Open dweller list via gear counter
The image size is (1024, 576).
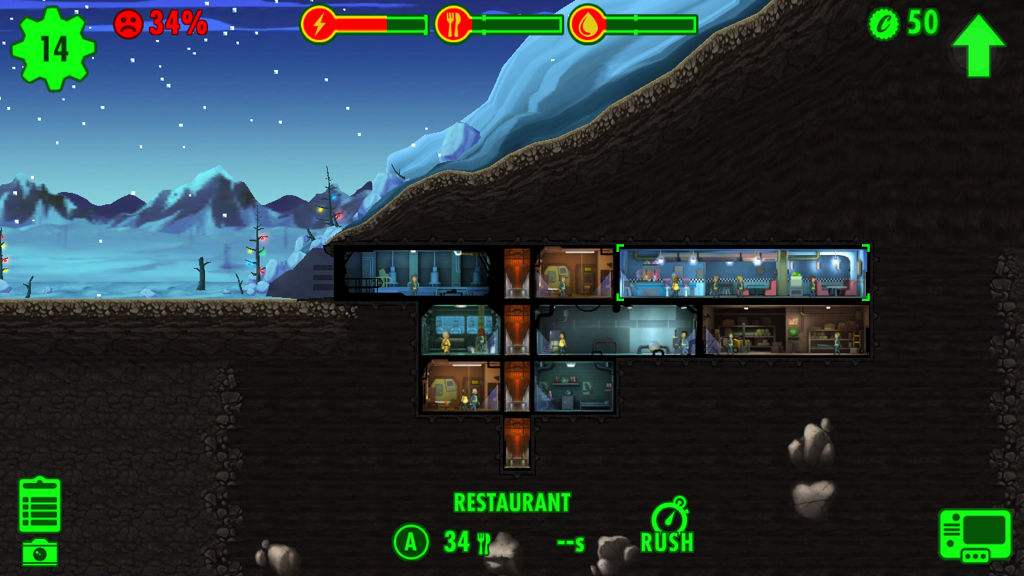click(53, 47)
